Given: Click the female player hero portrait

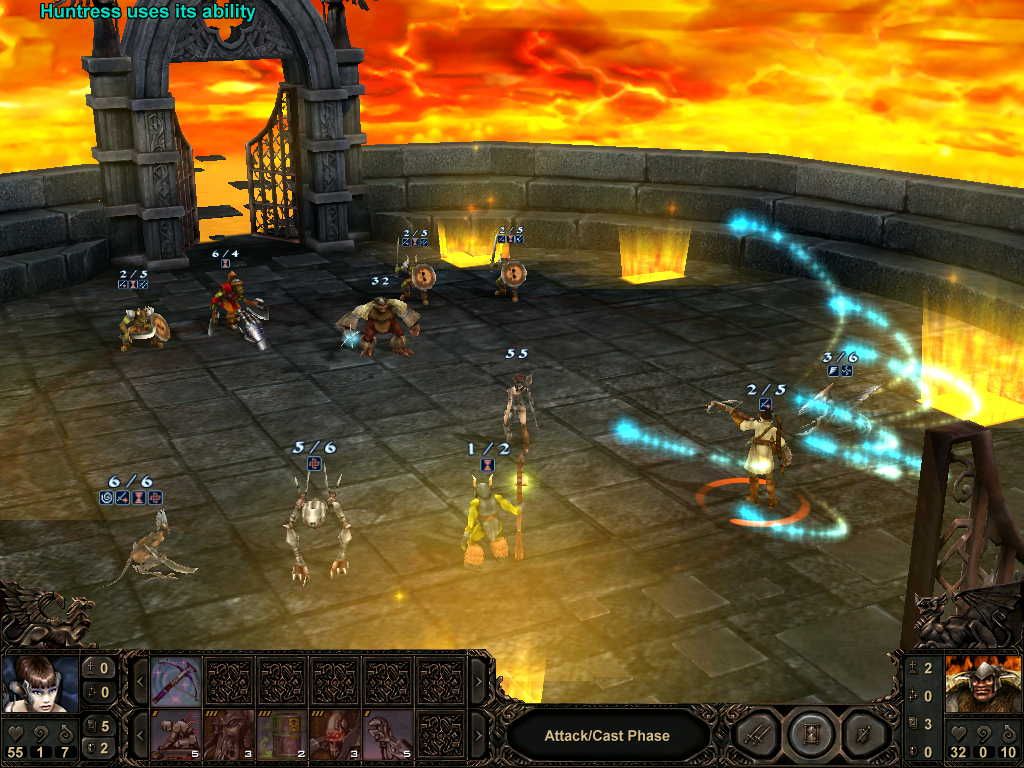Looking at the screenshot, I should pos(41,683).
